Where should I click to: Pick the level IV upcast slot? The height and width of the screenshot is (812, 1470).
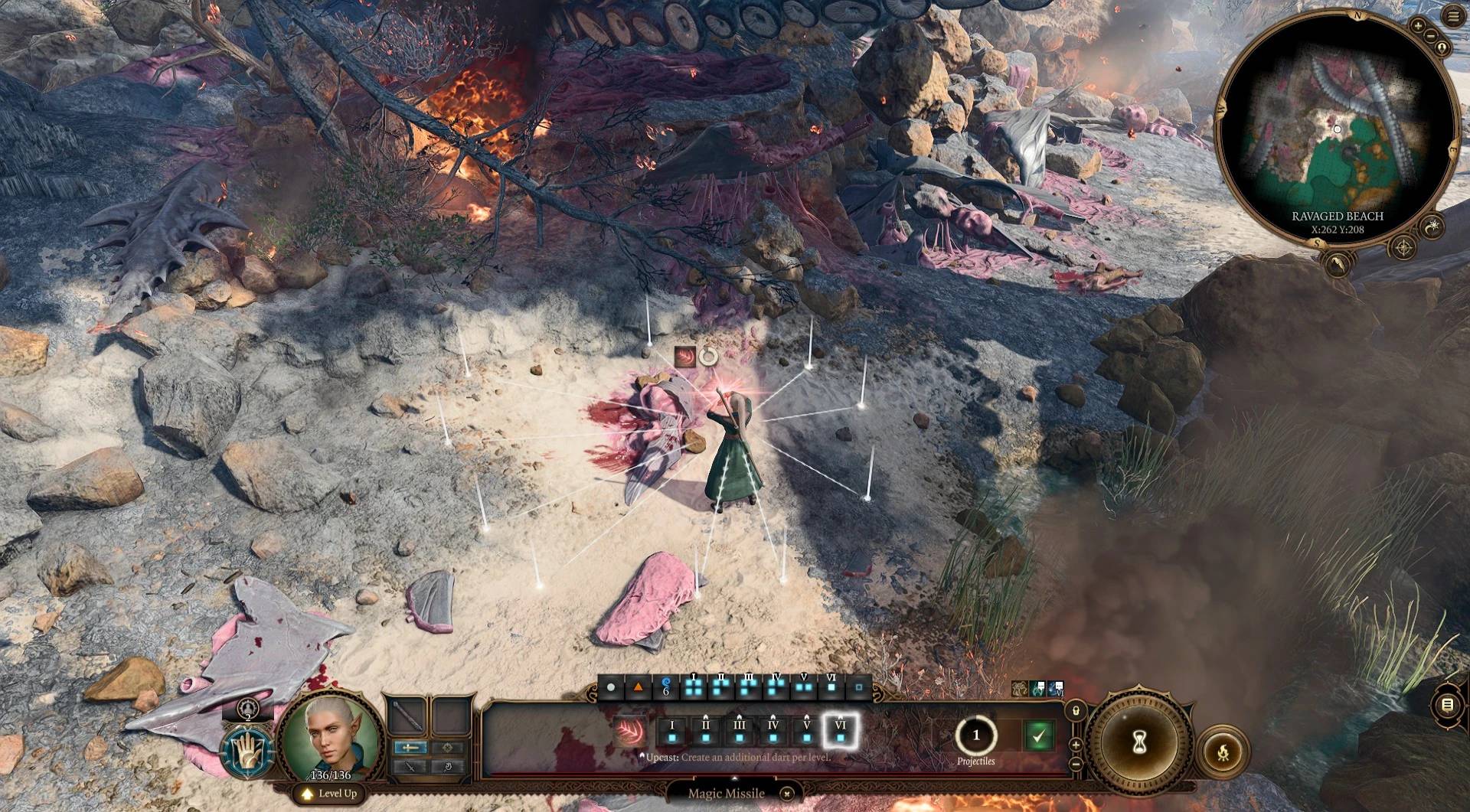[773, 732]
